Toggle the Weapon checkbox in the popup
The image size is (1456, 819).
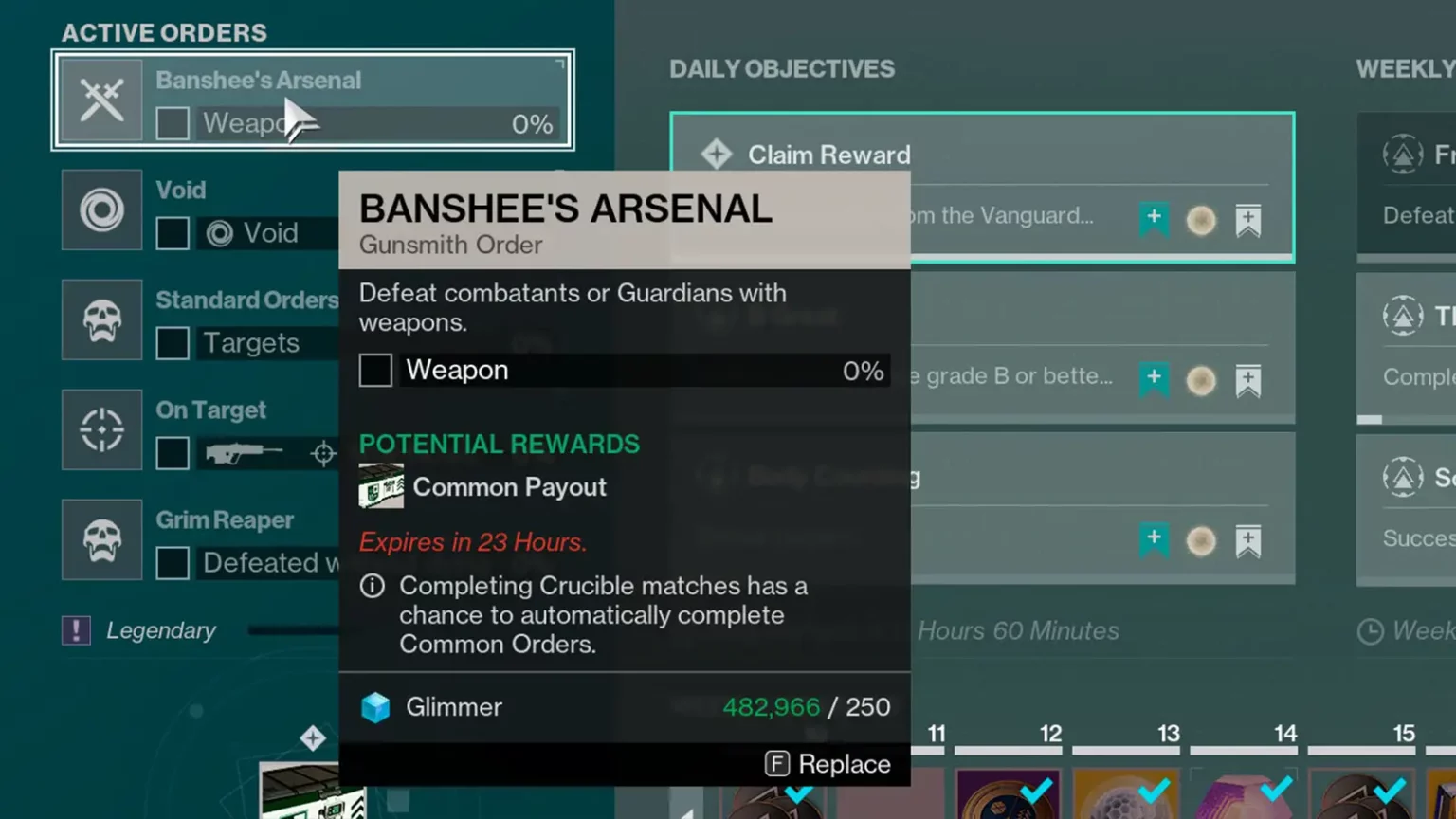375,370
